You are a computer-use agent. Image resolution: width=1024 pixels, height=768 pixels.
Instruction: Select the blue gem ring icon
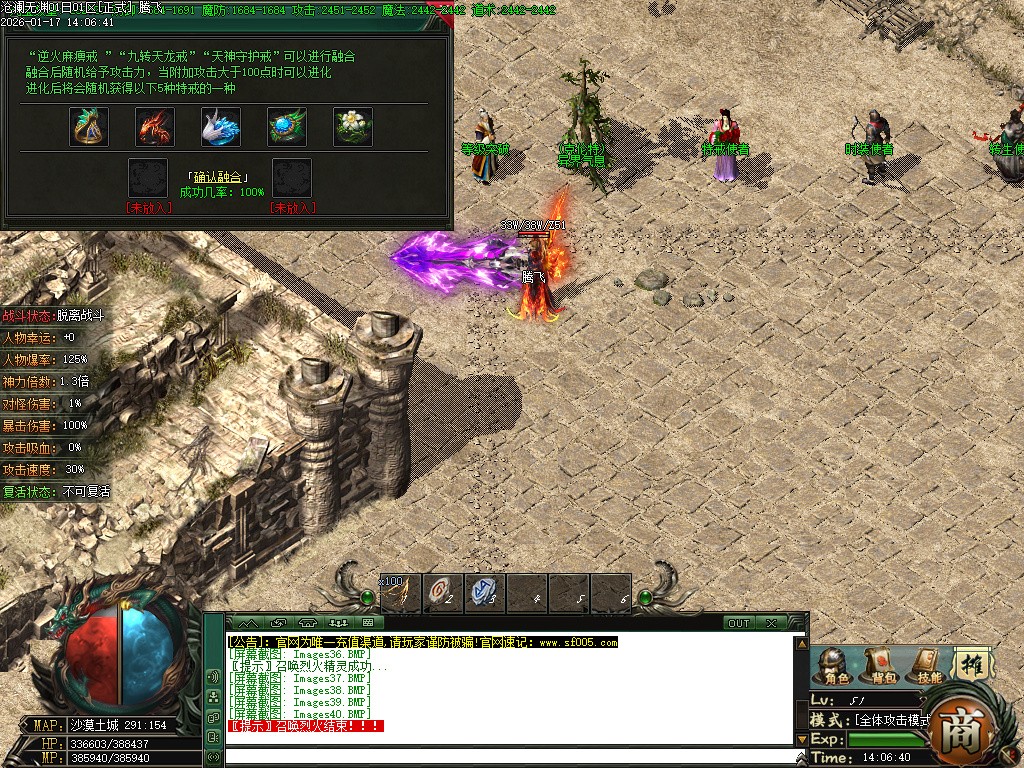click(x=287, y=127)
